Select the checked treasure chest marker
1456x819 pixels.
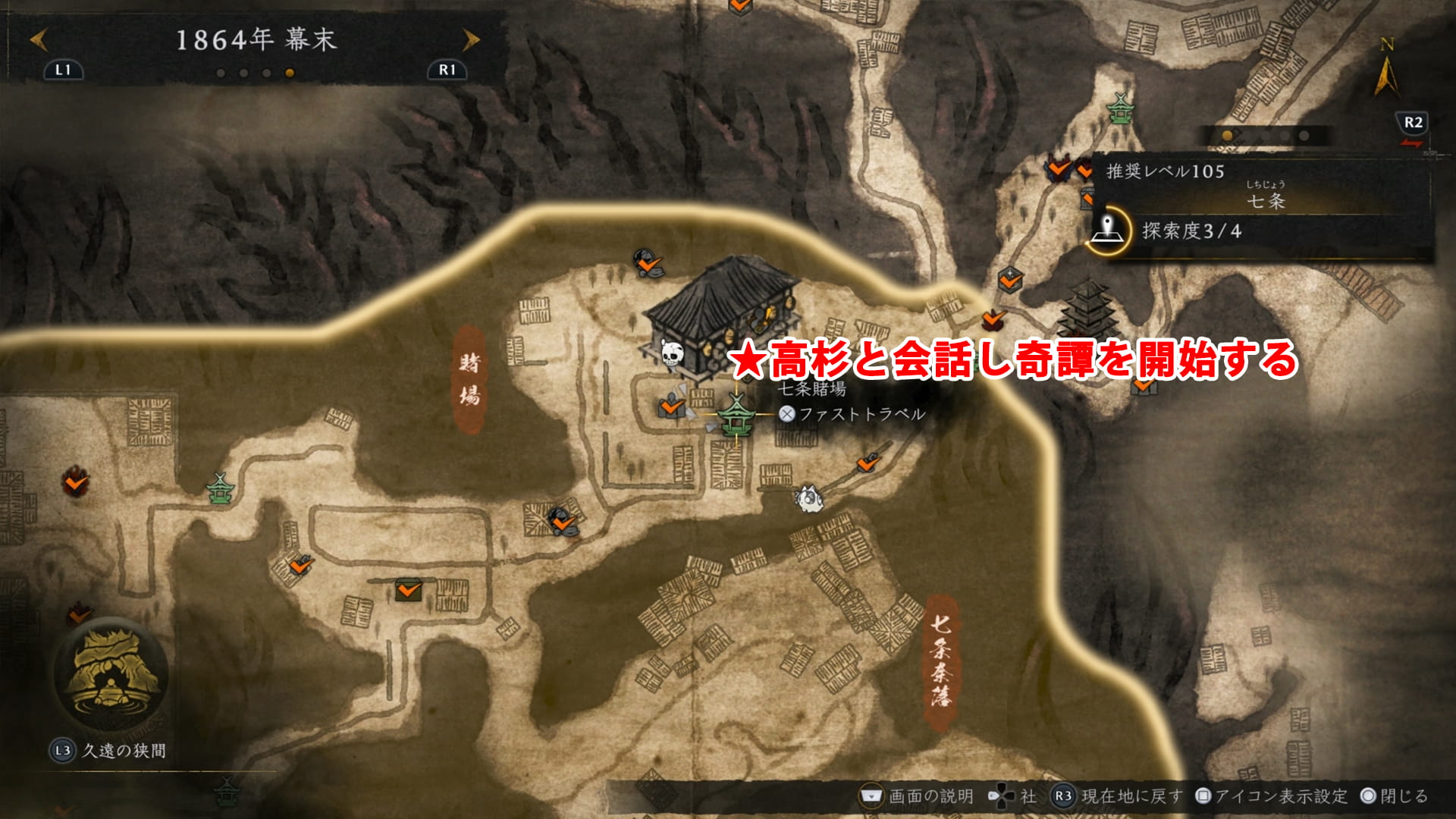pyautogui.click(x=409, y=589)
